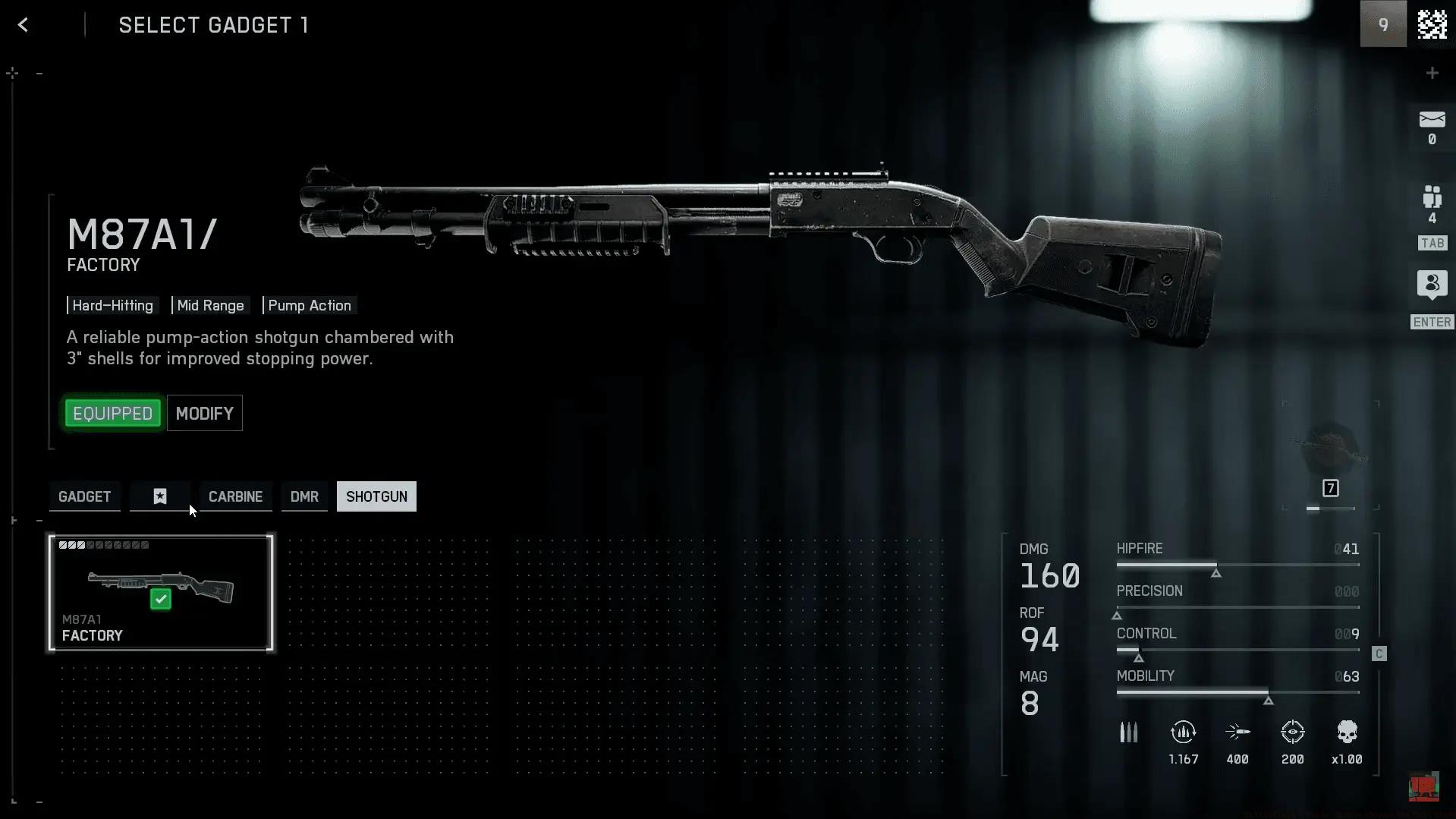Open the favorites star tab
This screenshot has height=819, width=1456.
tap(160, 496)
